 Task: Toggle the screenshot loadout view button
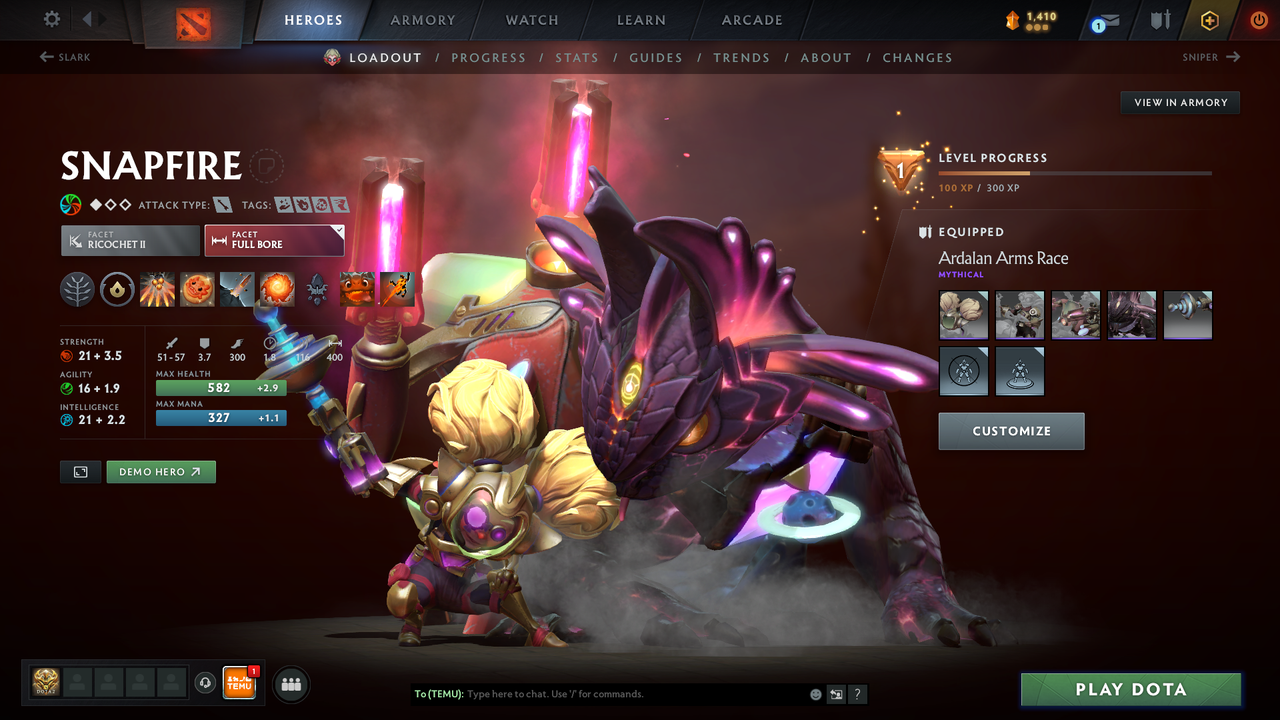coord(80,471)
